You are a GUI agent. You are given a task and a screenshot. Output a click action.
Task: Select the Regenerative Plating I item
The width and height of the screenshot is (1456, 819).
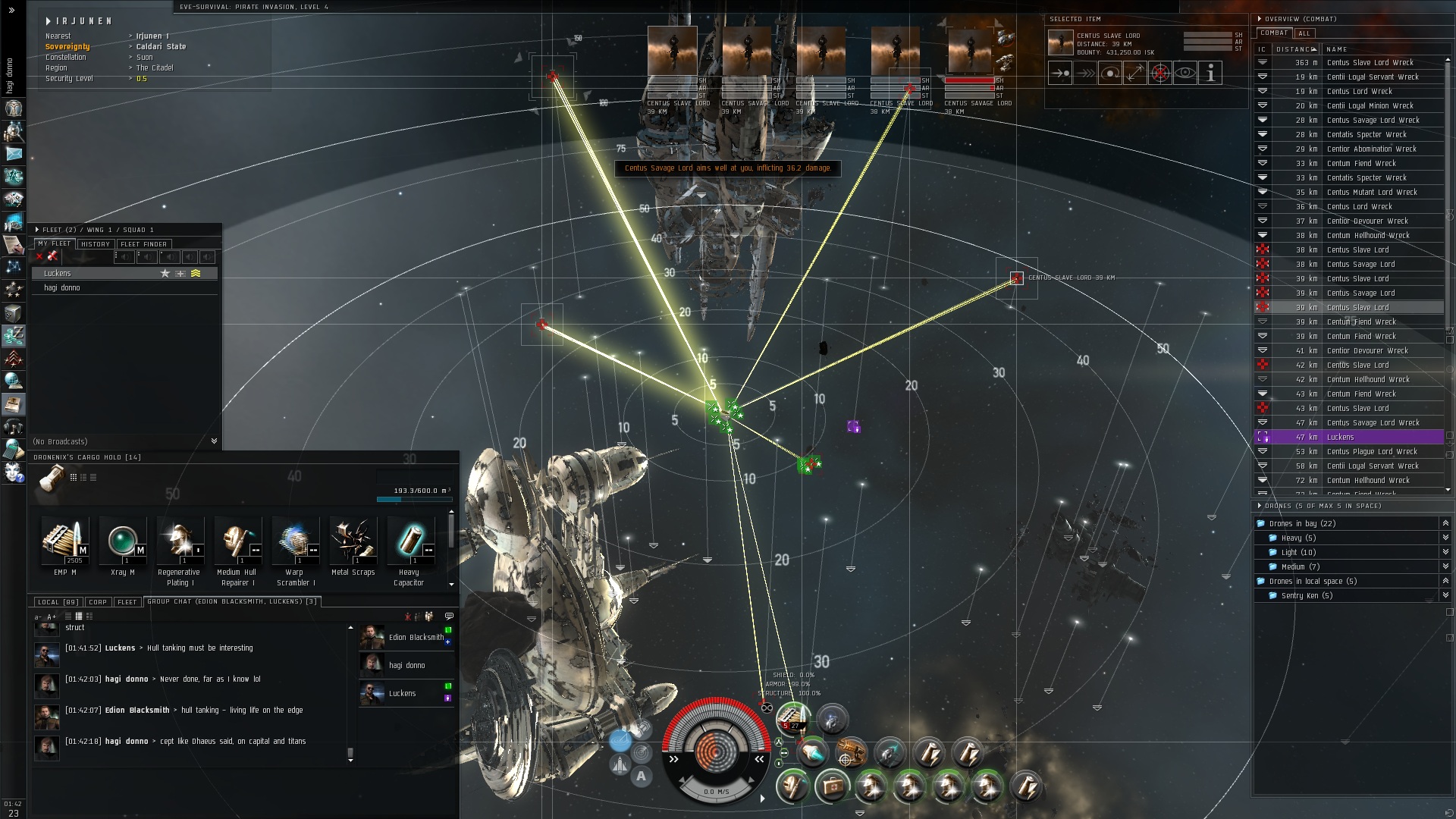point(180,541)
